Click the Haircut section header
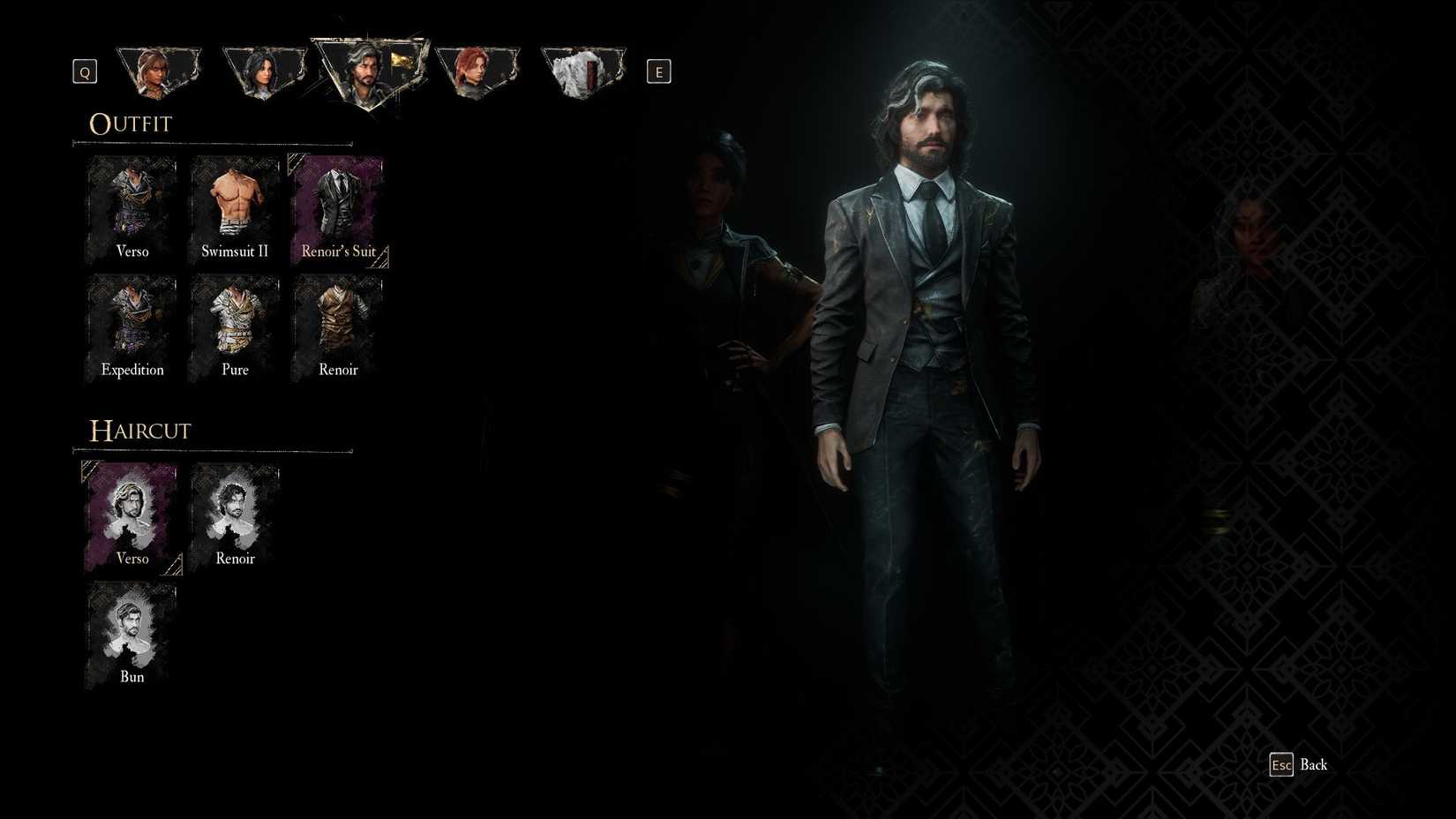1456x819 pixels. [139, 431]
